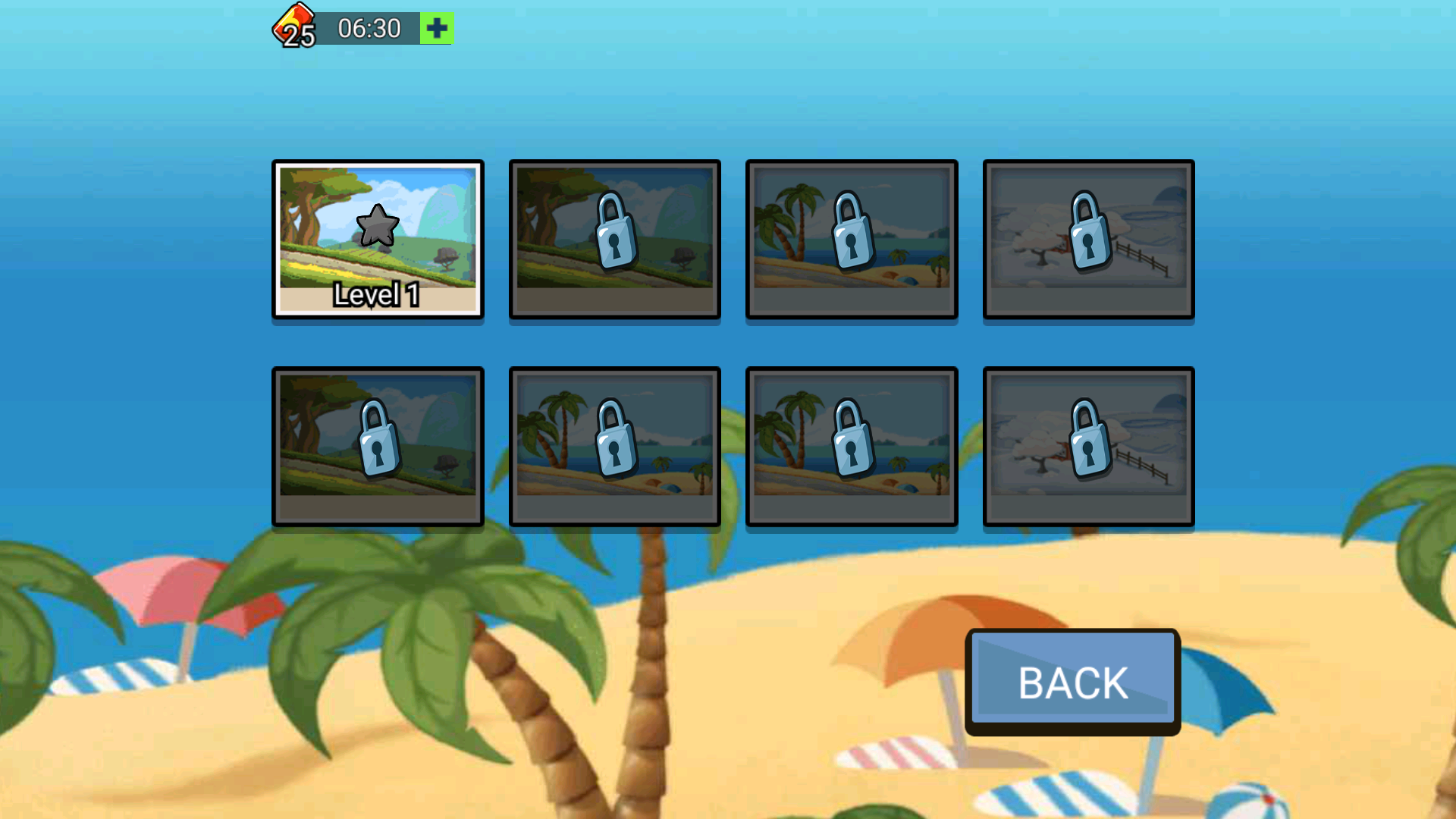Click the energy refill timer bar at the top
The width and height of the screenshot is (1456, 819).
point(369,29)
